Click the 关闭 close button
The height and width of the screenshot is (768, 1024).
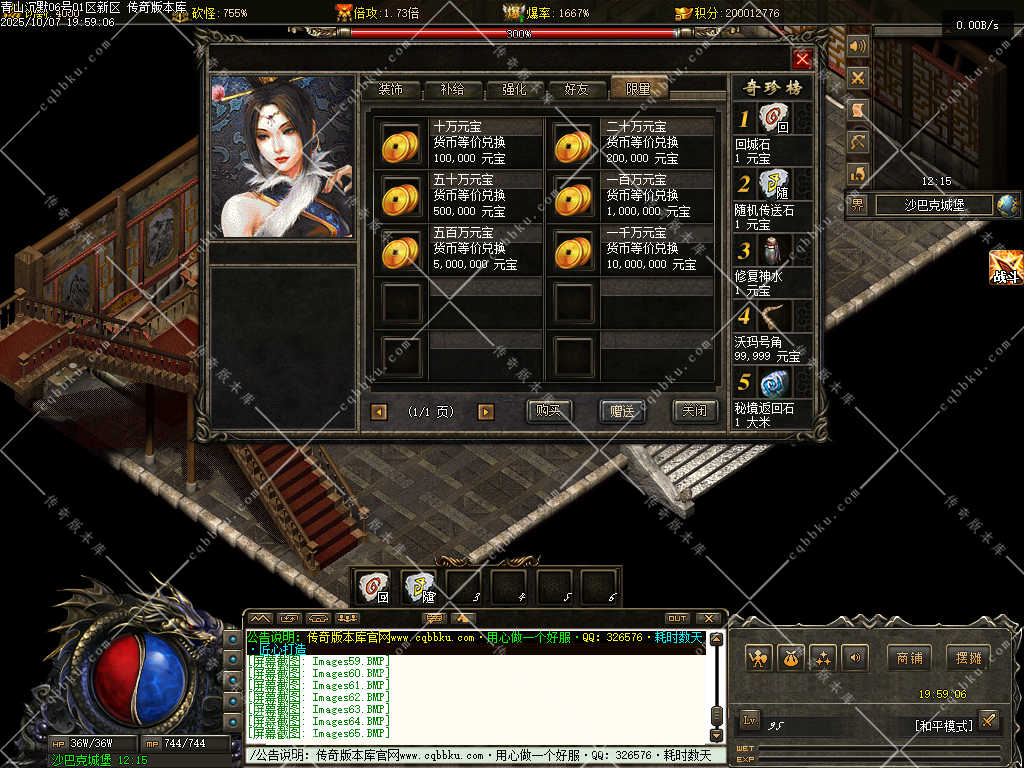coord(694,411)
